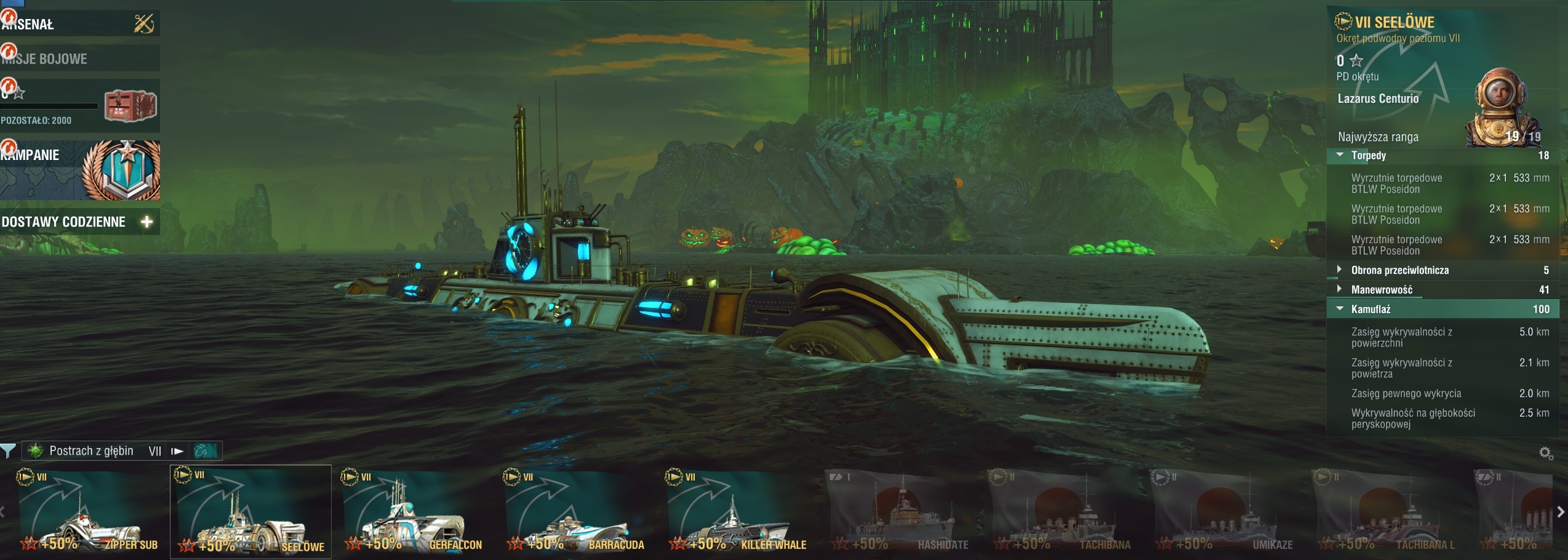The height and width of the screenshot is (560, 1568).
Task: Choose the Gerfalcon submarine
Action: 413,513
